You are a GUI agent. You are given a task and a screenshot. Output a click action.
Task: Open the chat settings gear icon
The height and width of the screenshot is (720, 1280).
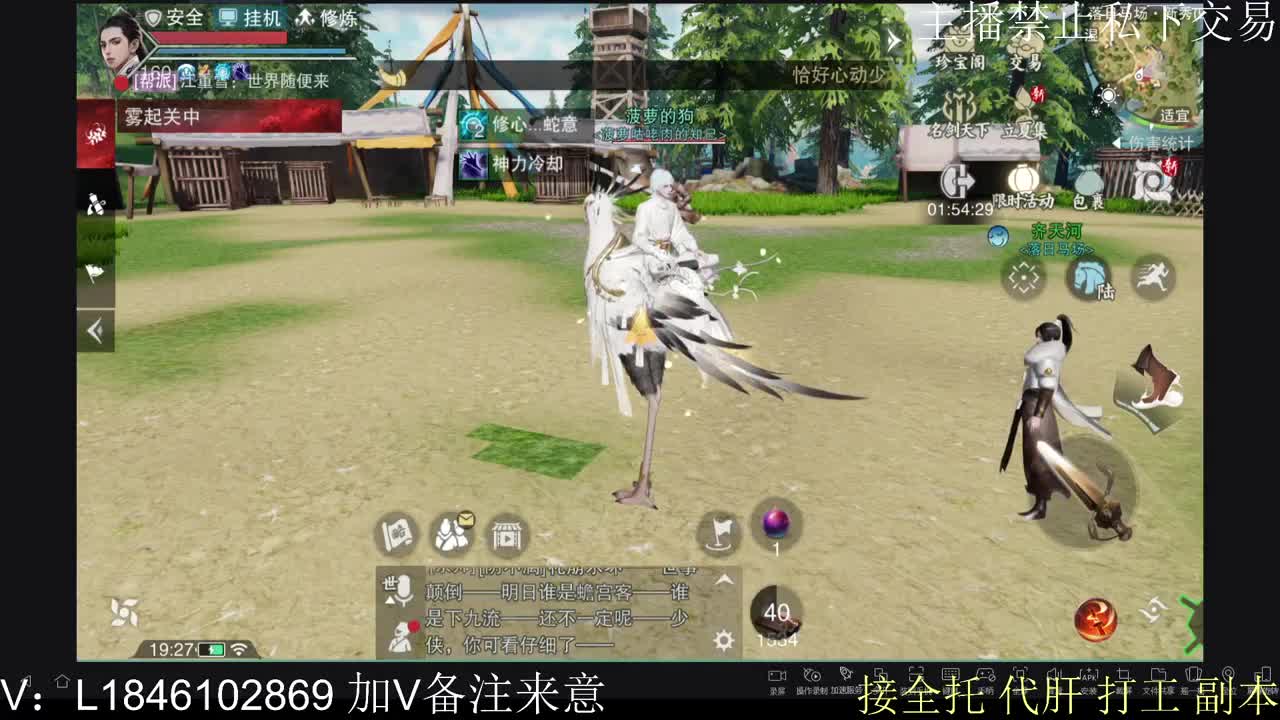(x=722, y=640)
